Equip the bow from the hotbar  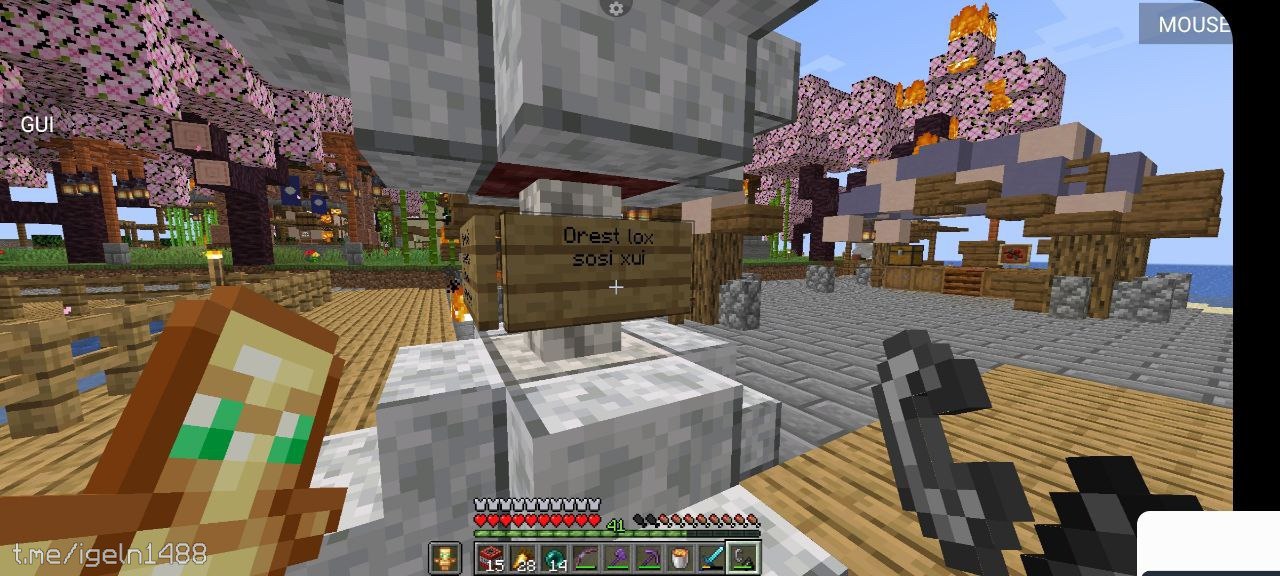tap(585, 556)
